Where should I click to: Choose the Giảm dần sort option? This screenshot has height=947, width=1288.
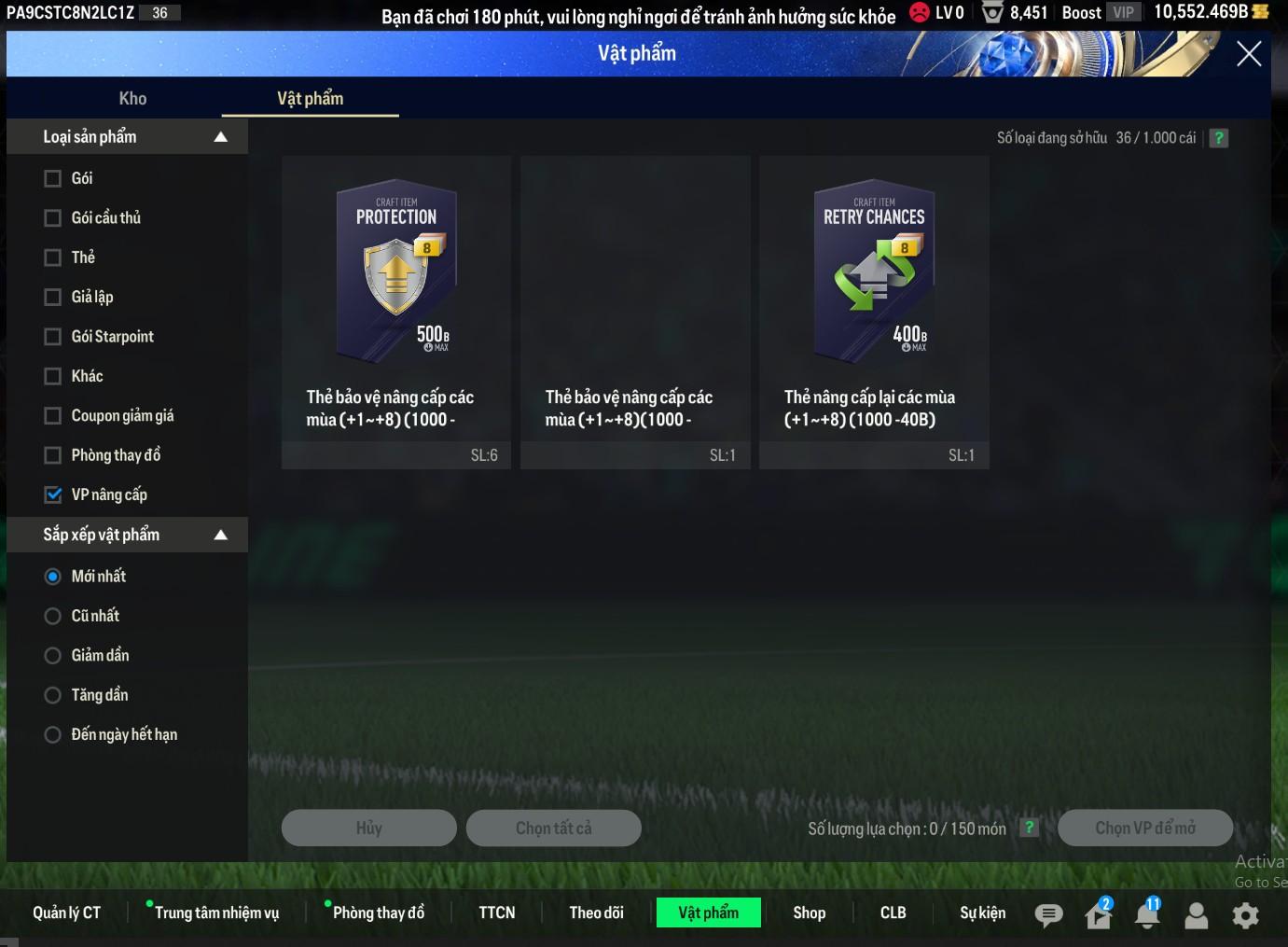(53, 656)
